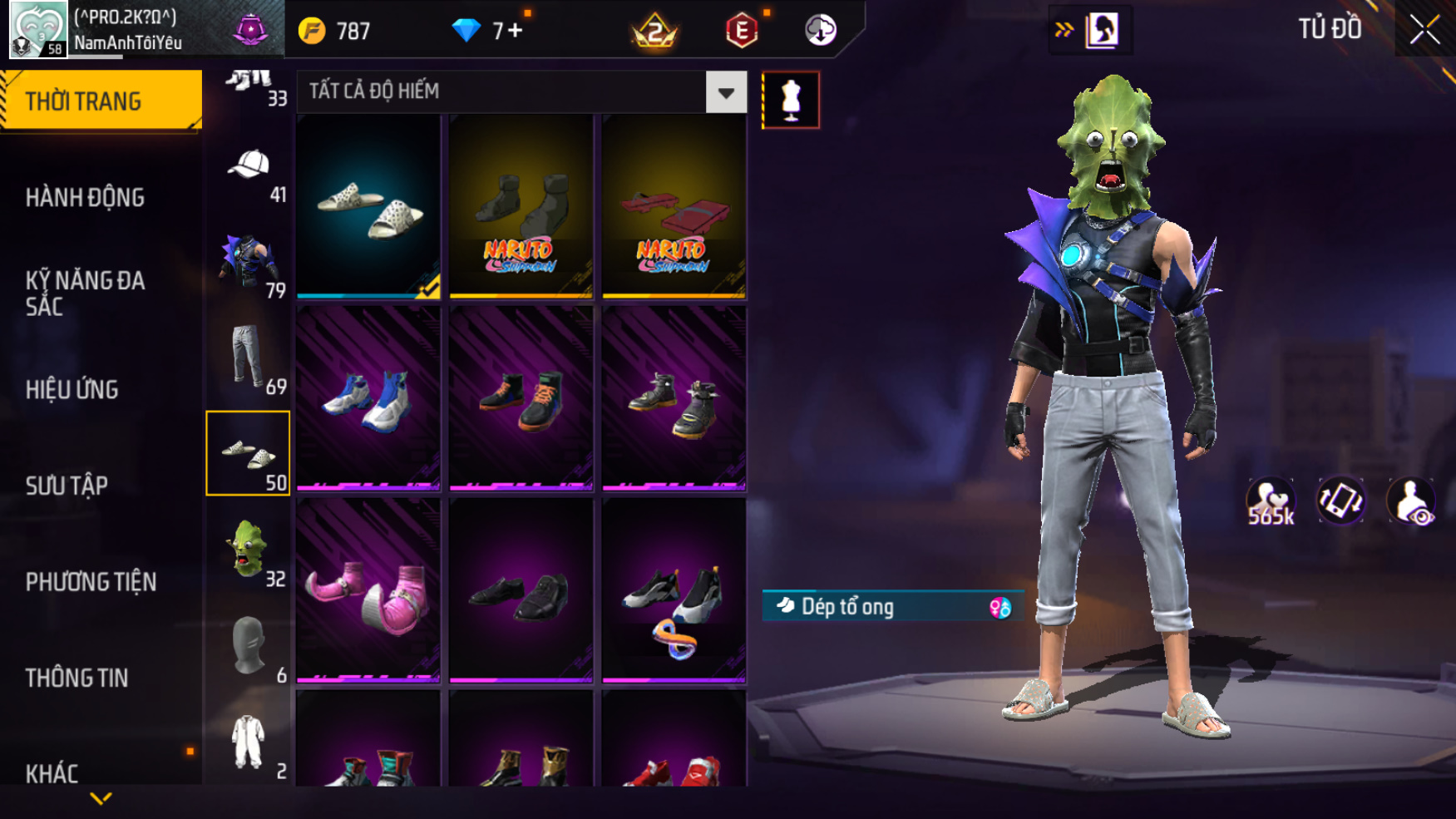Pick the pink curled jester shoes
The height and width of the screenshot is (819, 1456).
pos(368,590)
